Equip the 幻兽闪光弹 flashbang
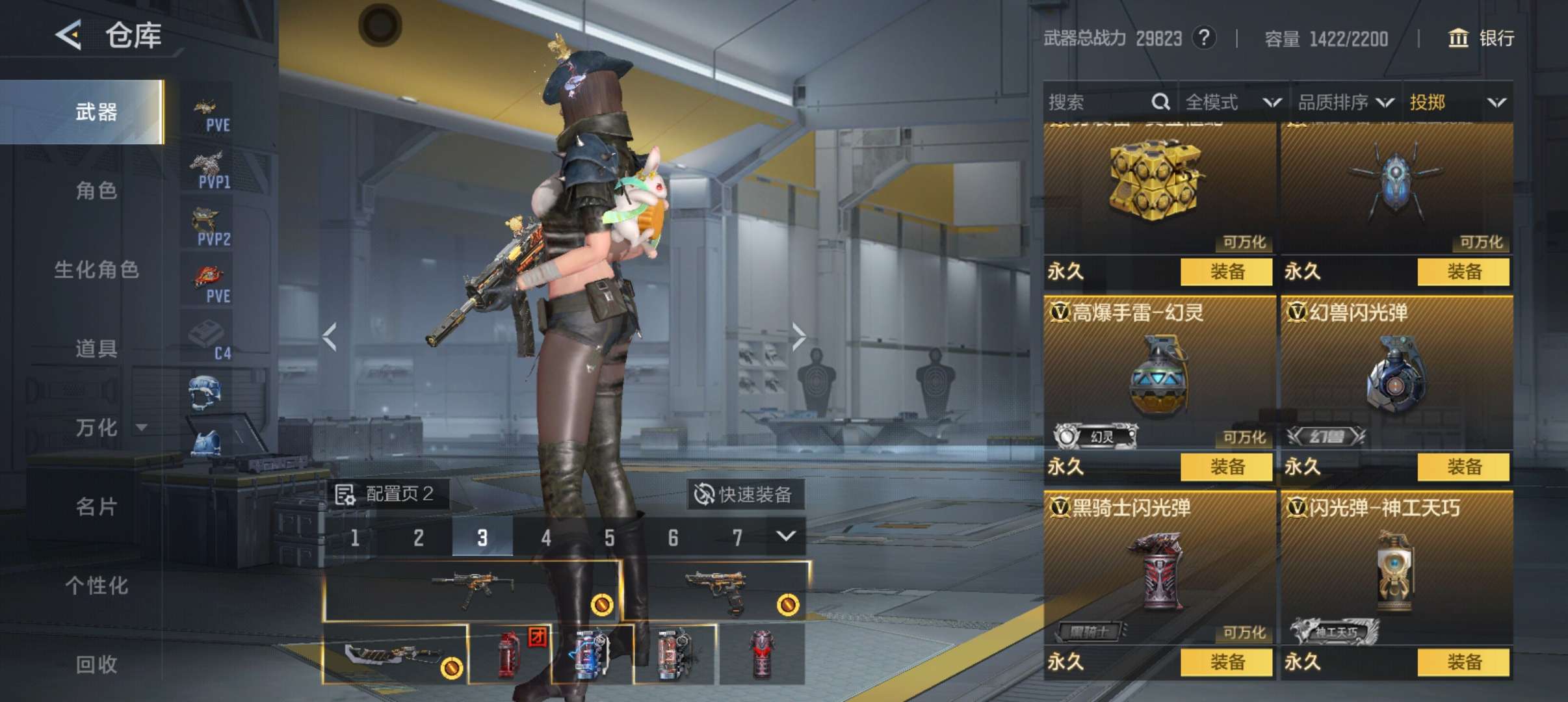The width and height of the screenshot is (1568, 702). (1463, 467)
